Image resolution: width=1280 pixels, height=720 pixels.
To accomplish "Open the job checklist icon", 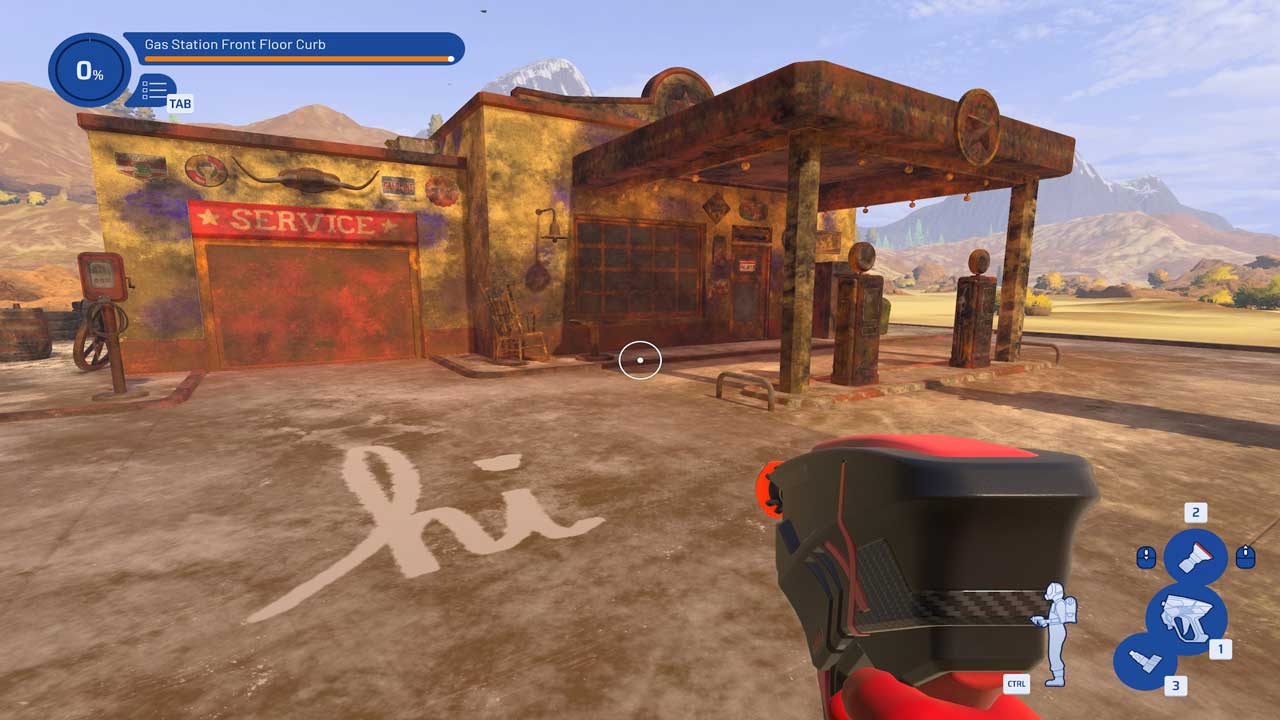I will click(155, 90).
